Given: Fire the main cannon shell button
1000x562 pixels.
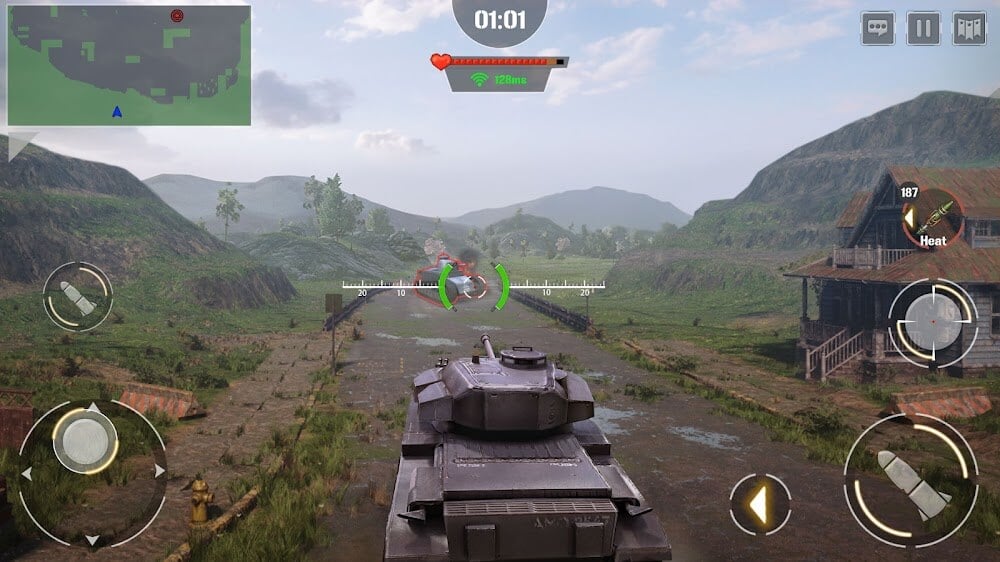Looking at the screenshot, I should click(x=910, y=482).
